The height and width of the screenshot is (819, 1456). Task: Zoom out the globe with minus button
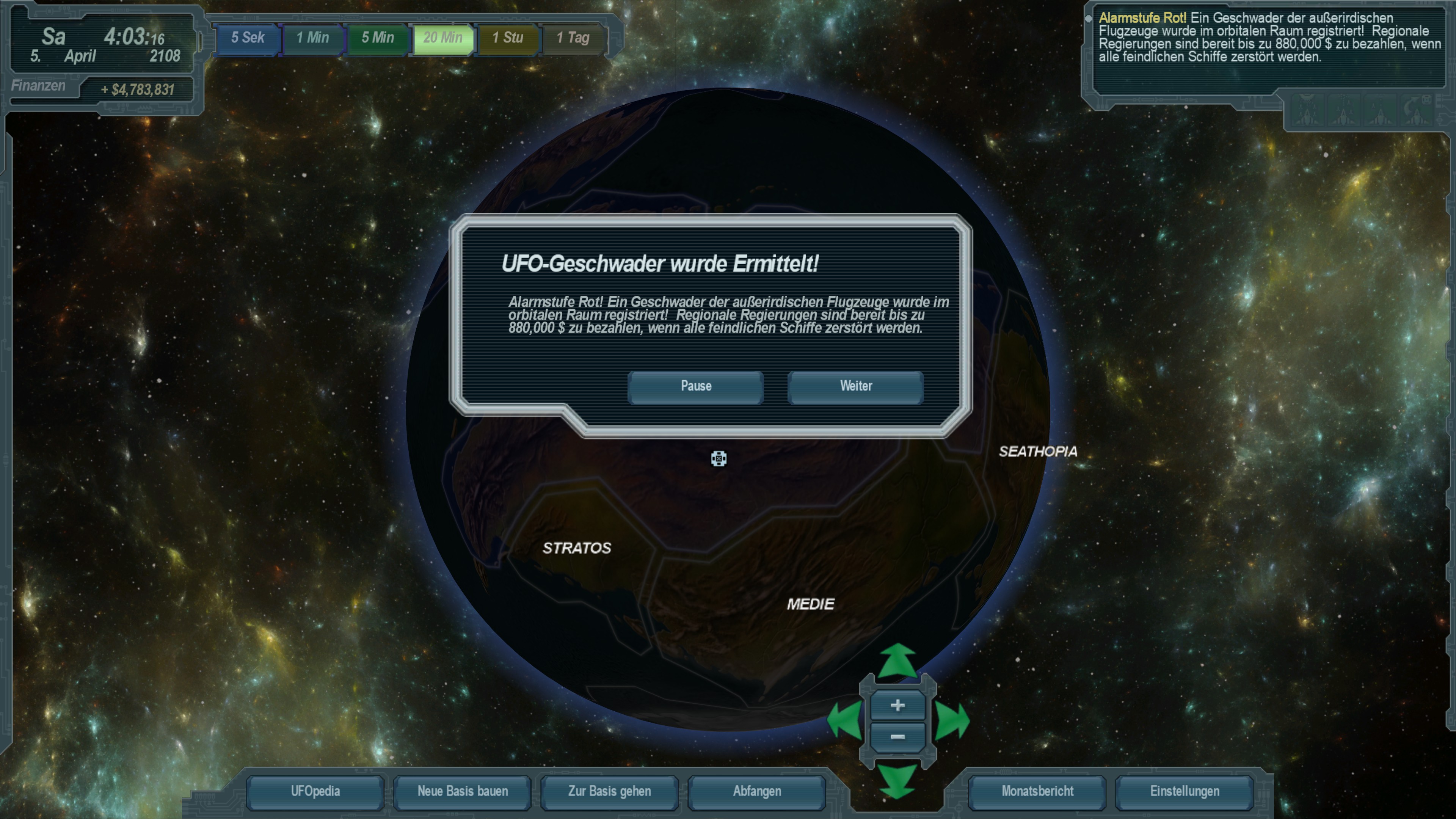point(897,737)
